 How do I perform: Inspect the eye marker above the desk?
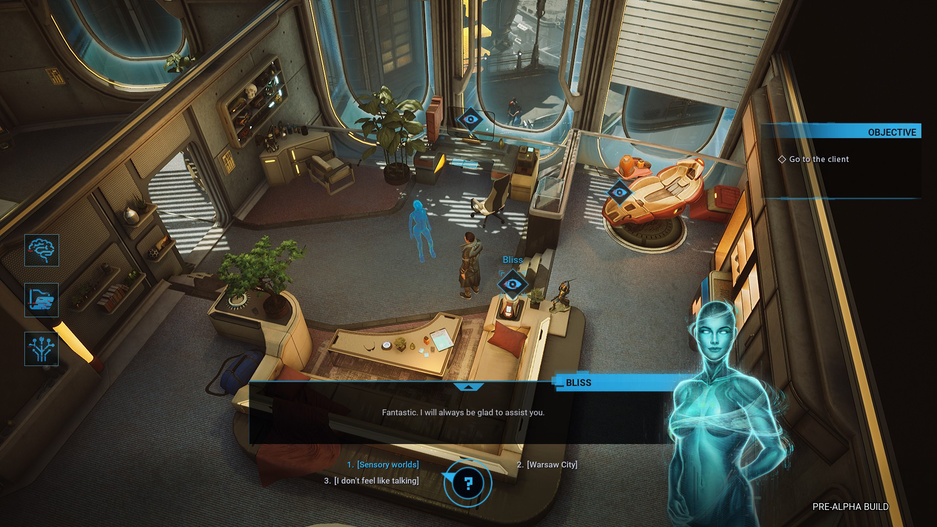tap(469, 121)
